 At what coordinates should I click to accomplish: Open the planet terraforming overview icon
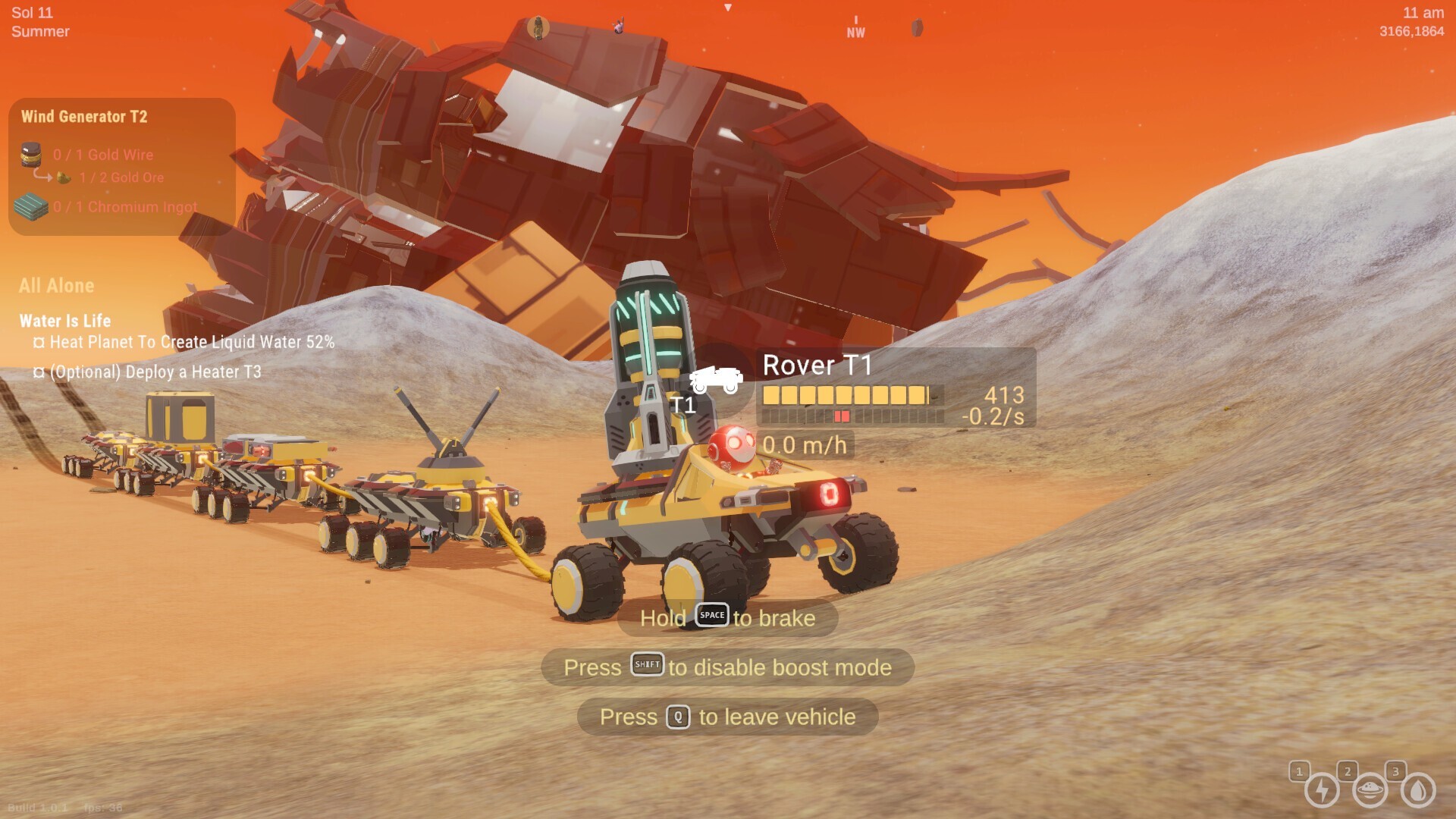pyautogui.click(x=1370, y=791)
